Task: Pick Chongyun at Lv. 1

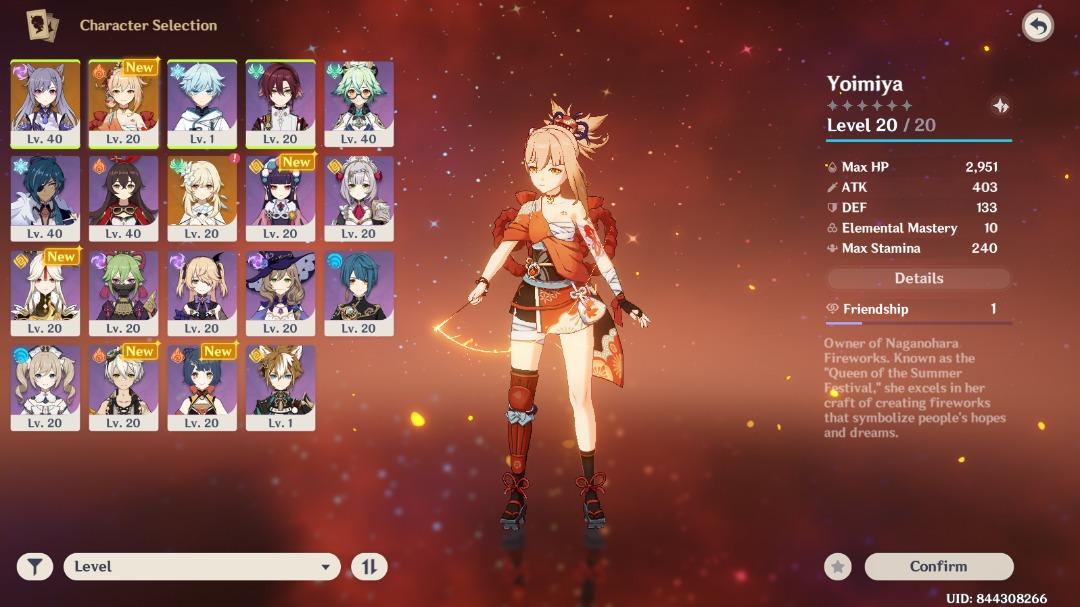Action: point(202,103)
